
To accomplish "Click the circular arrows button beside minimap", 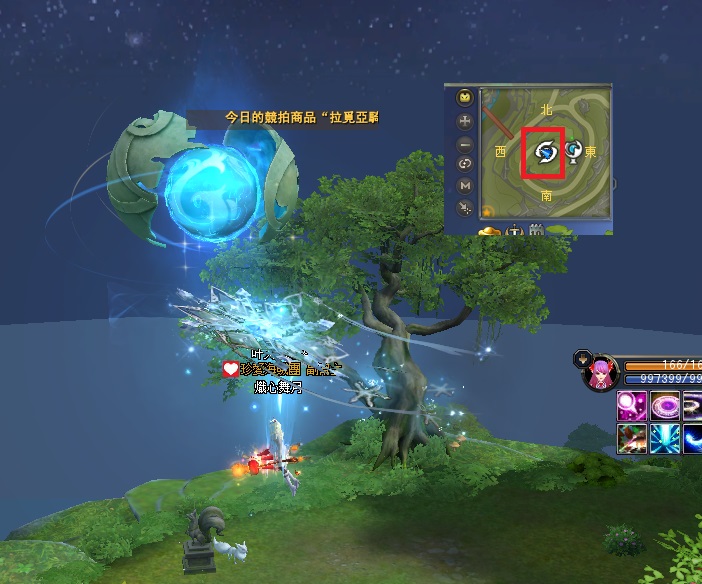I will point(464,164).
